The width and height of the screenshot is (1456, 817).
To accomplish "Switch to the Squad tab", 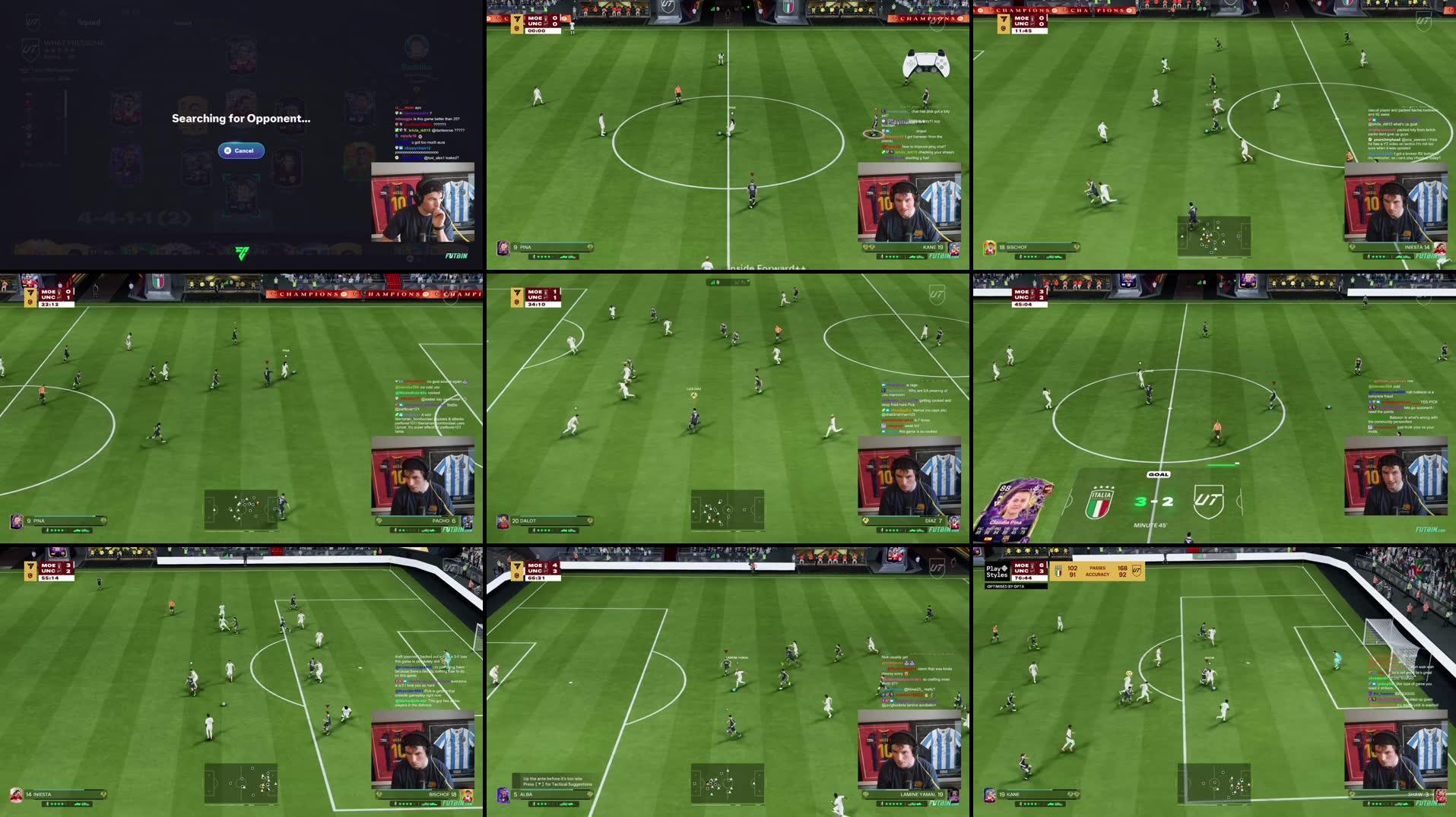I will click(89, 22).
